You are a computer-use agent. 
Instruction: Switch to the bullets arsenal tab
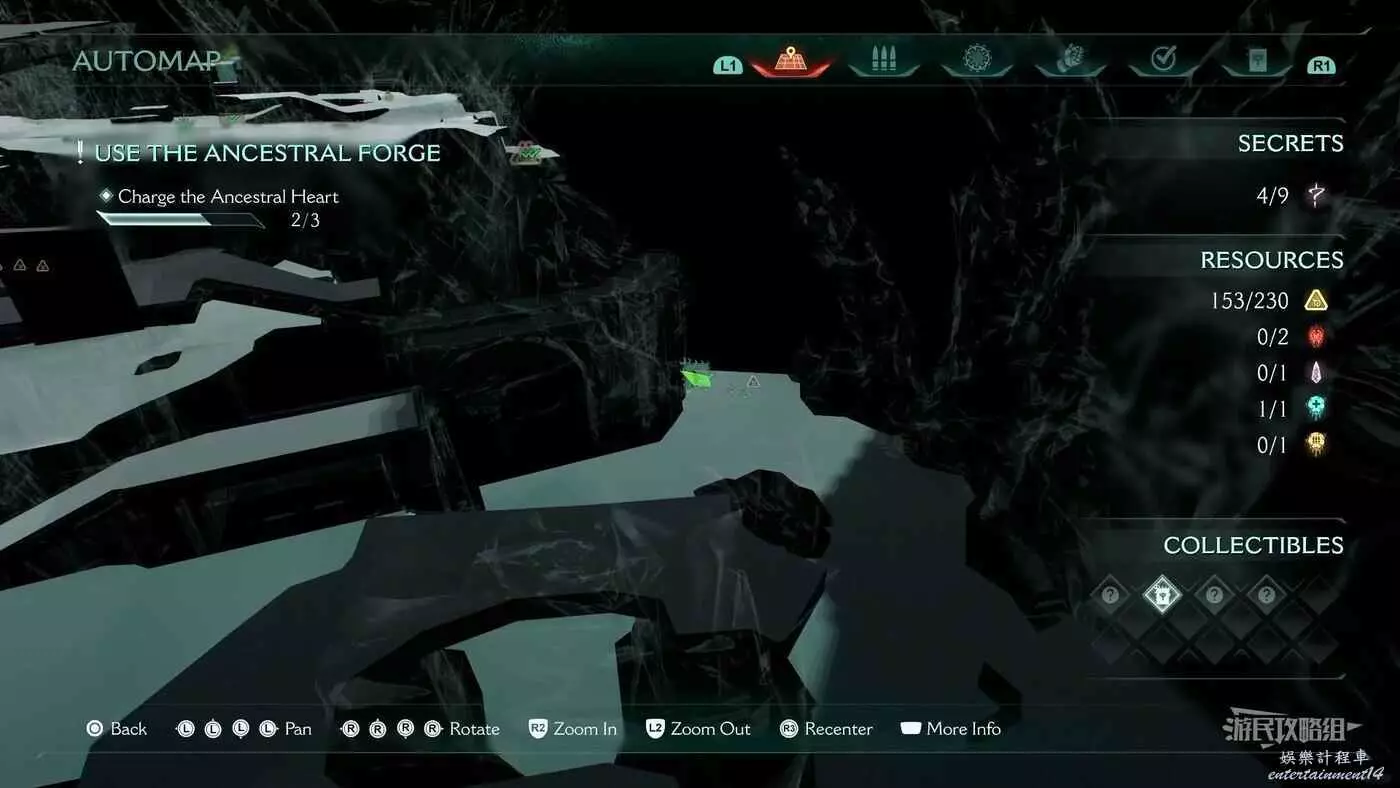pos(883,60)
